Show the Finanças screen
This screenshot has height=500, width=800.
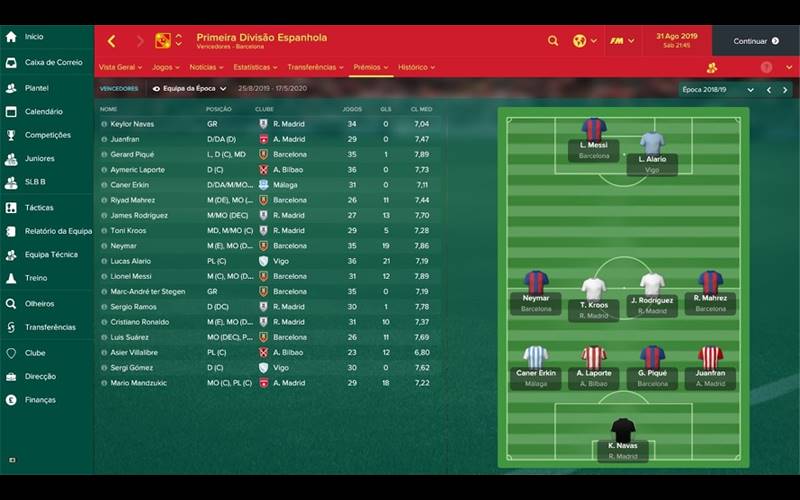(40, 400)
